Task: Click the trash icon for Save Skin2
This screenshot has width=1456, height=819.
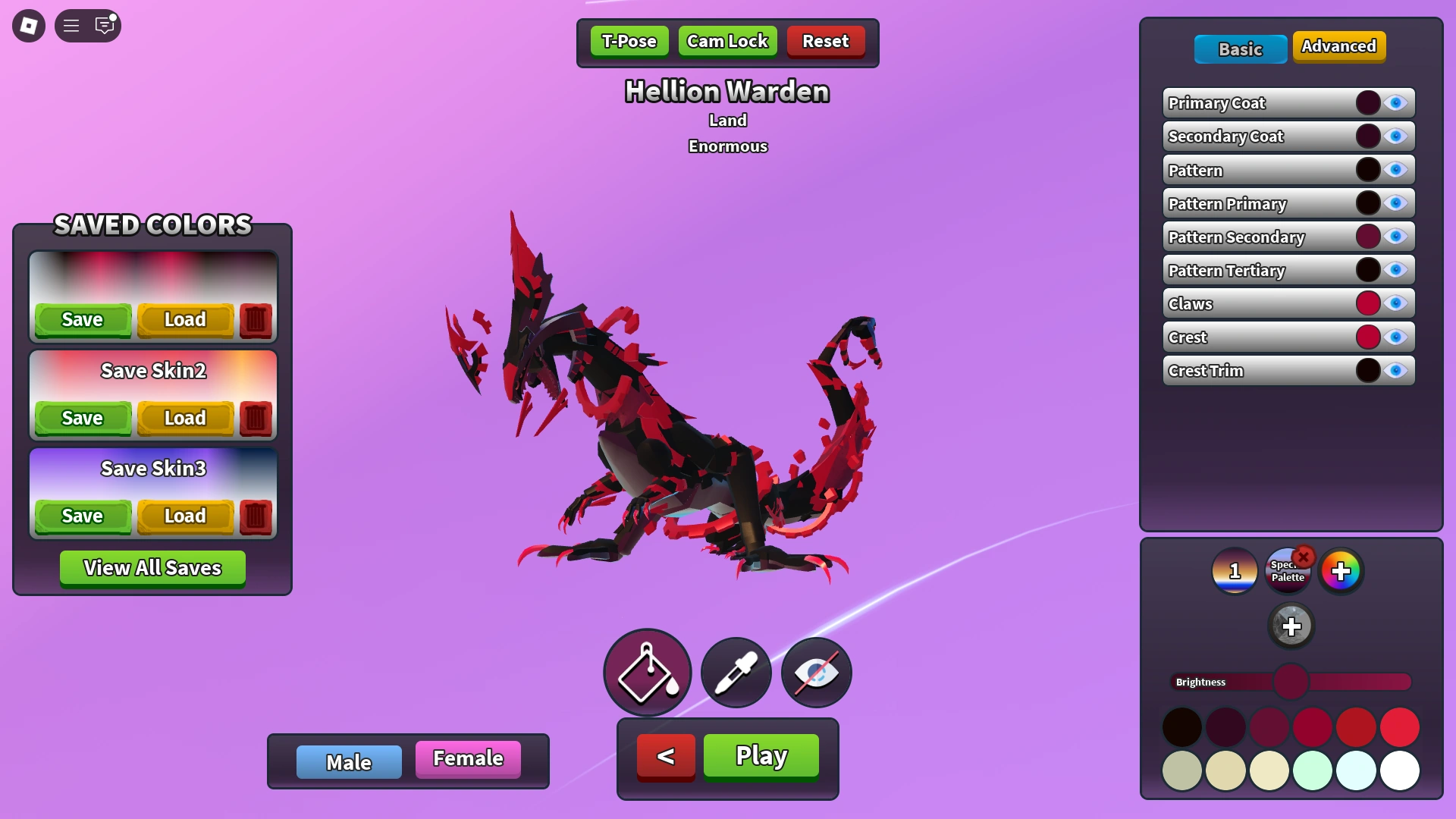Action: tap(255, 418)
